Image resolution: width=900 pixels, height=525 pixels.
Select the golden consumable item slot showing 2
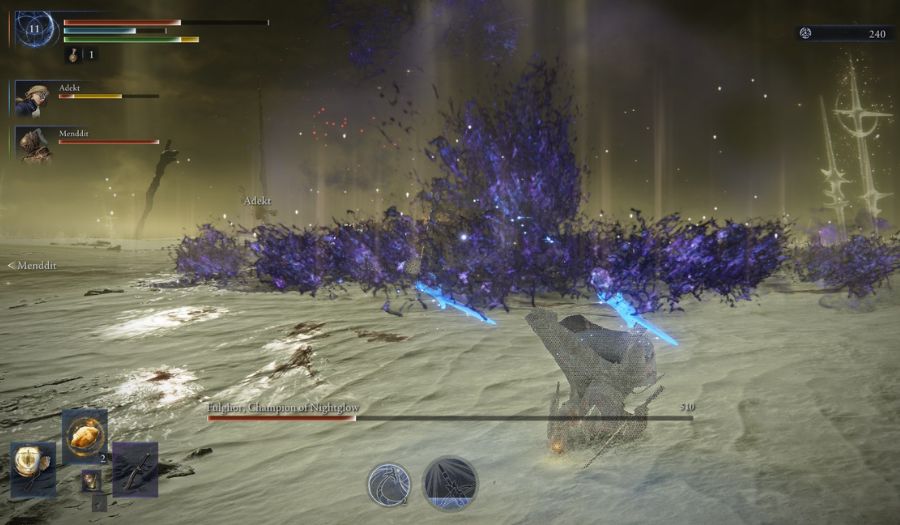(x=85, y=435)
